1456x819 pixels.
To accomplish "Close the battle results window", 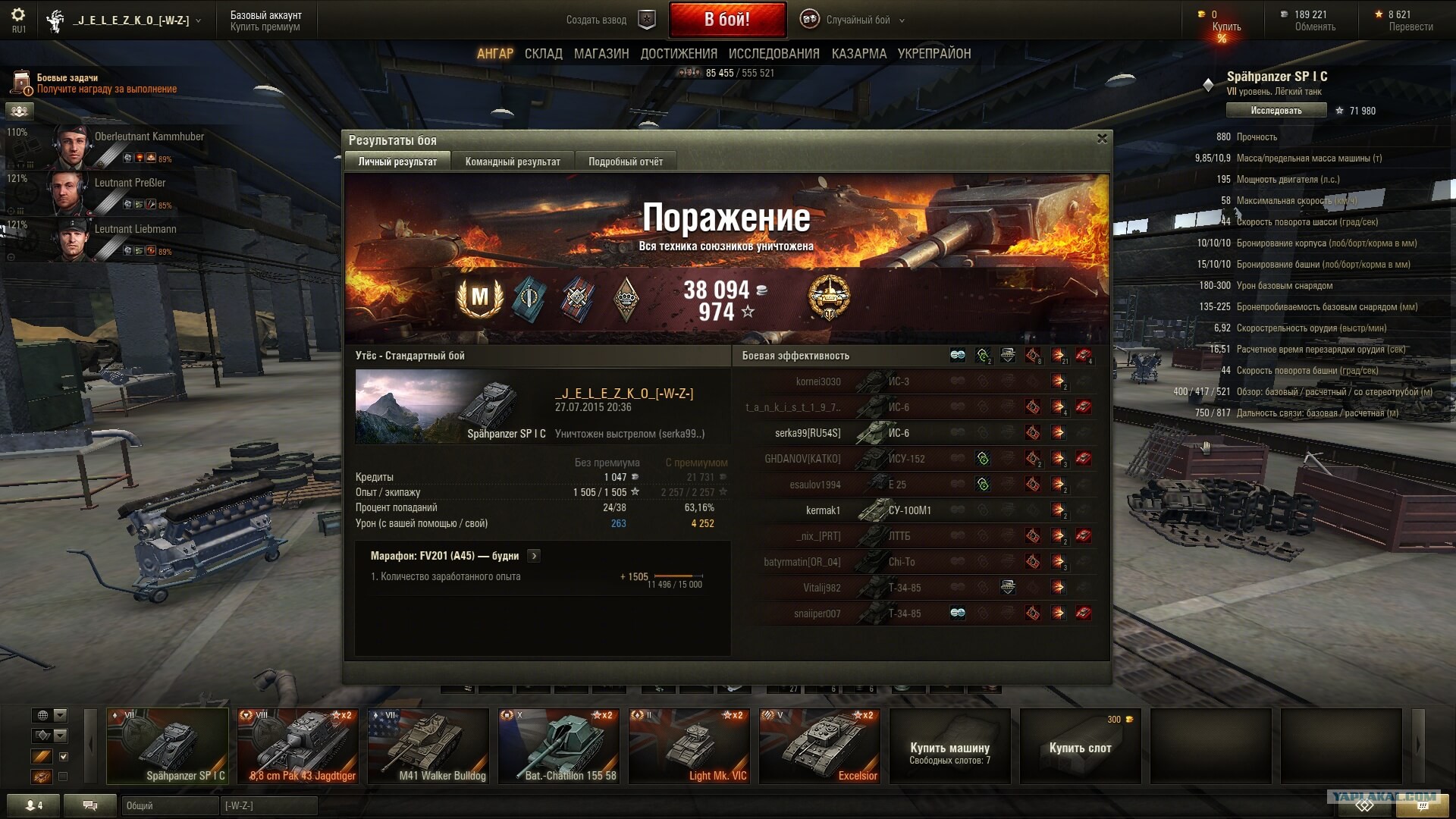I will [x=1102, y=138].
